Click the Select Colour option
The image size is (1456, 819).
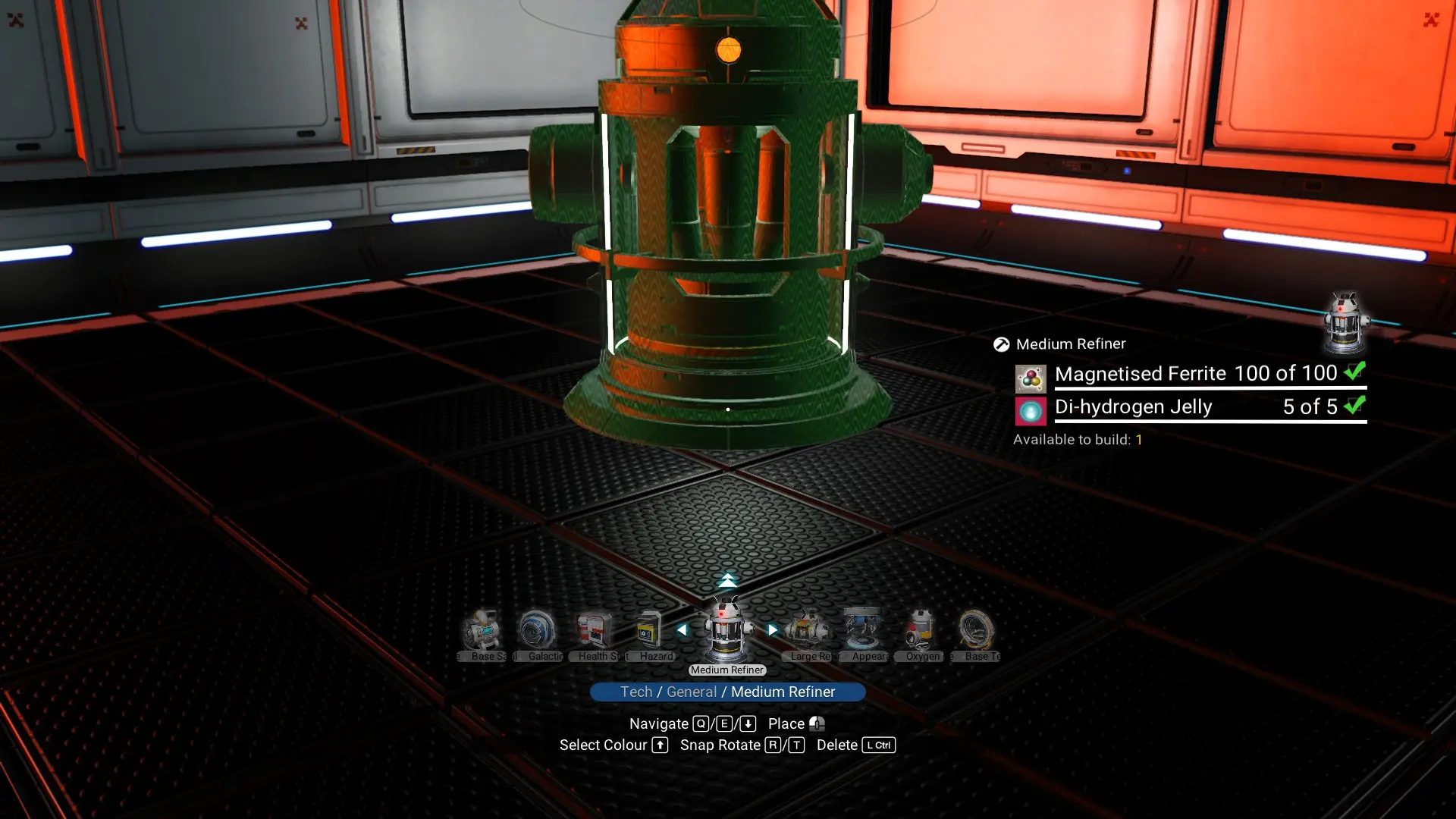pos(603,745)
